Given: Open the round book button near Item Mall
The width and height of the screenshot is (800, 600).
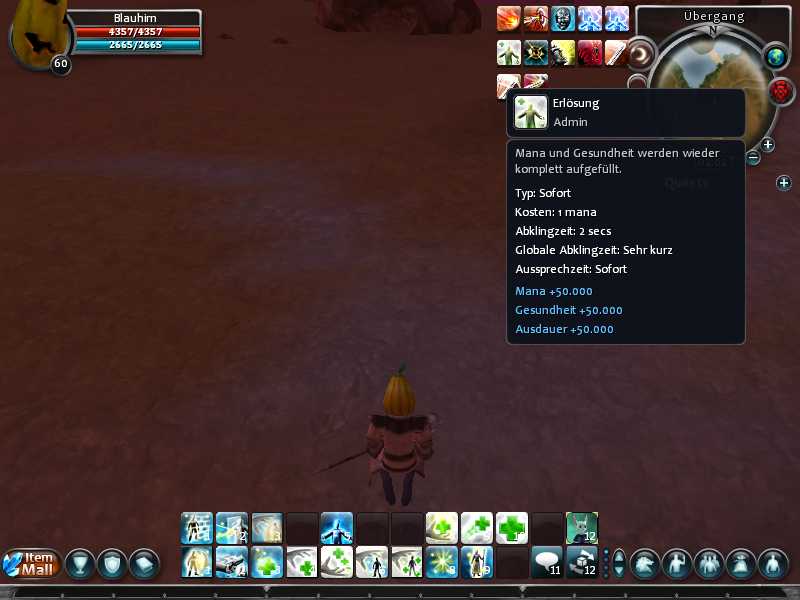Looking at the screenshot, I should [145, 564].
